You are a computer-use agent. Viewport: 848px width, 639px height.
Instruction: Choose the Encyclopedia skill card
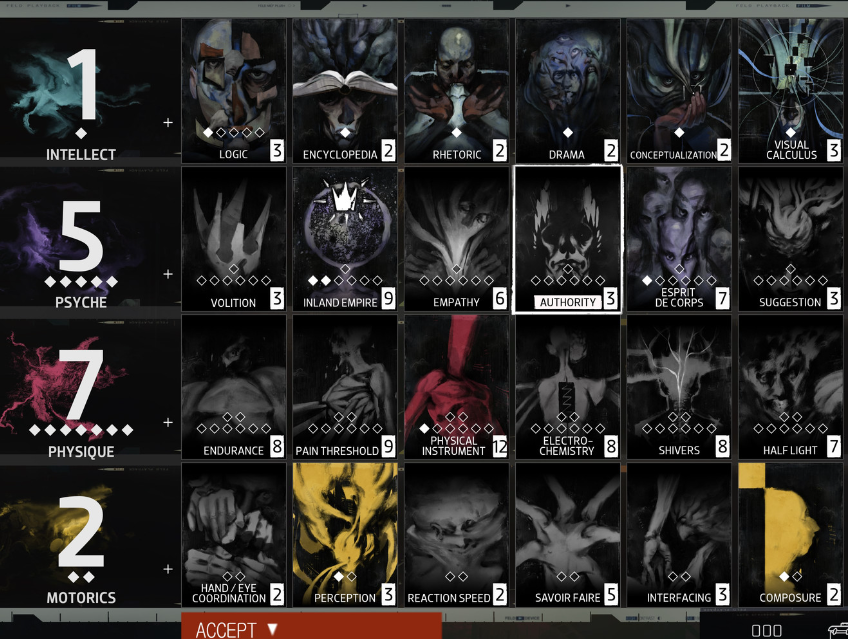point(345,90)
